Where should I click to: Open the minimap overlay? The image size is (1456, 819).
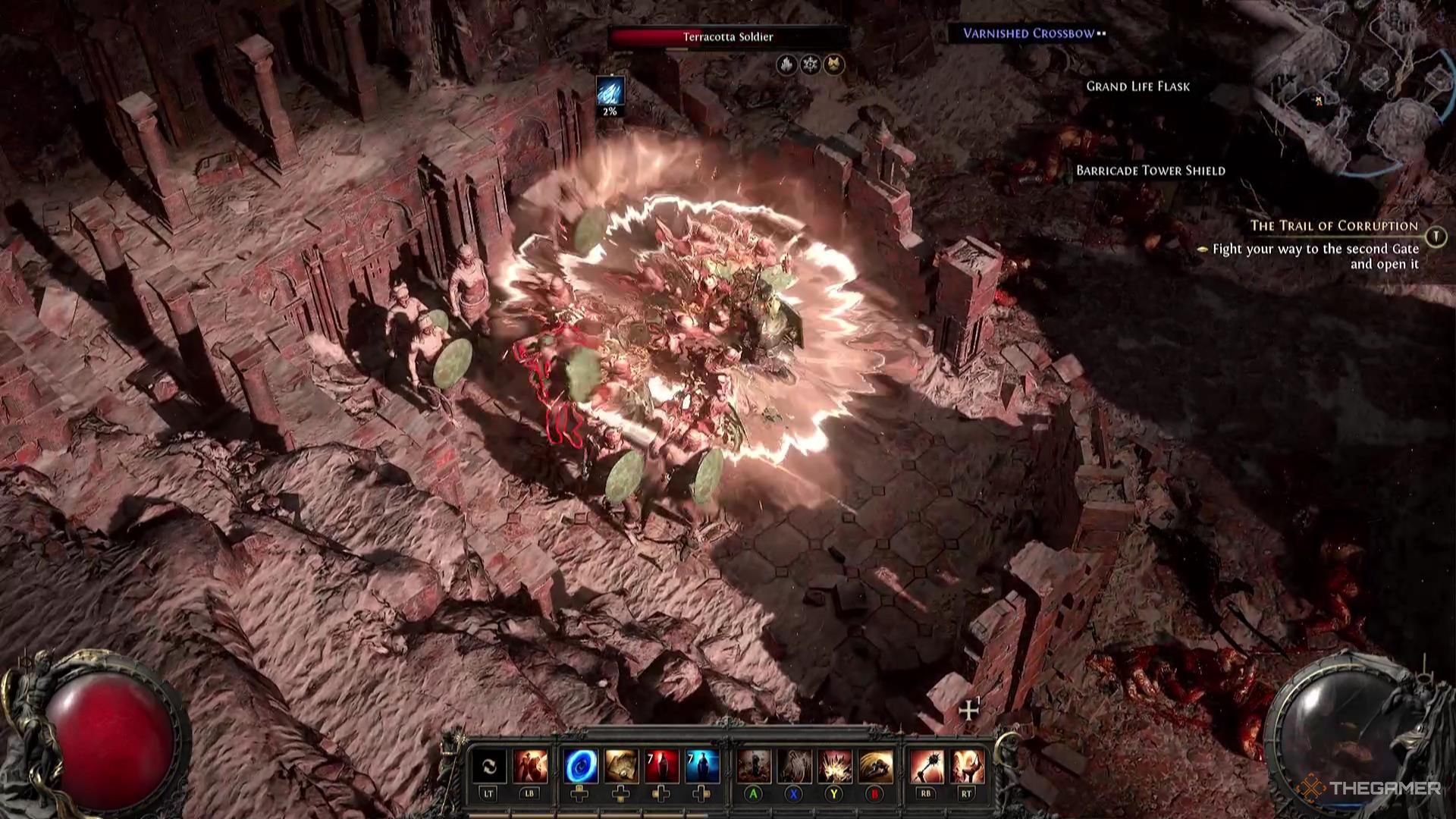(1350, 91)
